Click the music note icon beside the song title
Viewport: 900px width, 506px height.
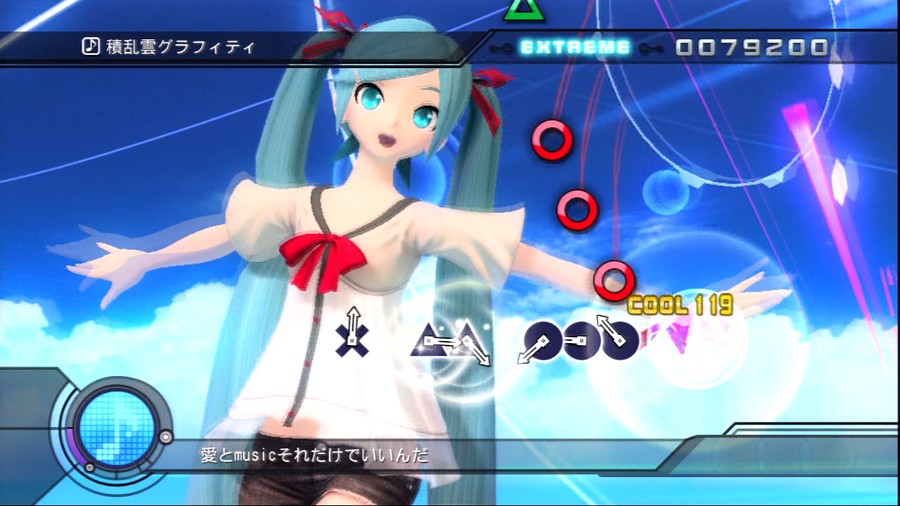pos(90,46)
